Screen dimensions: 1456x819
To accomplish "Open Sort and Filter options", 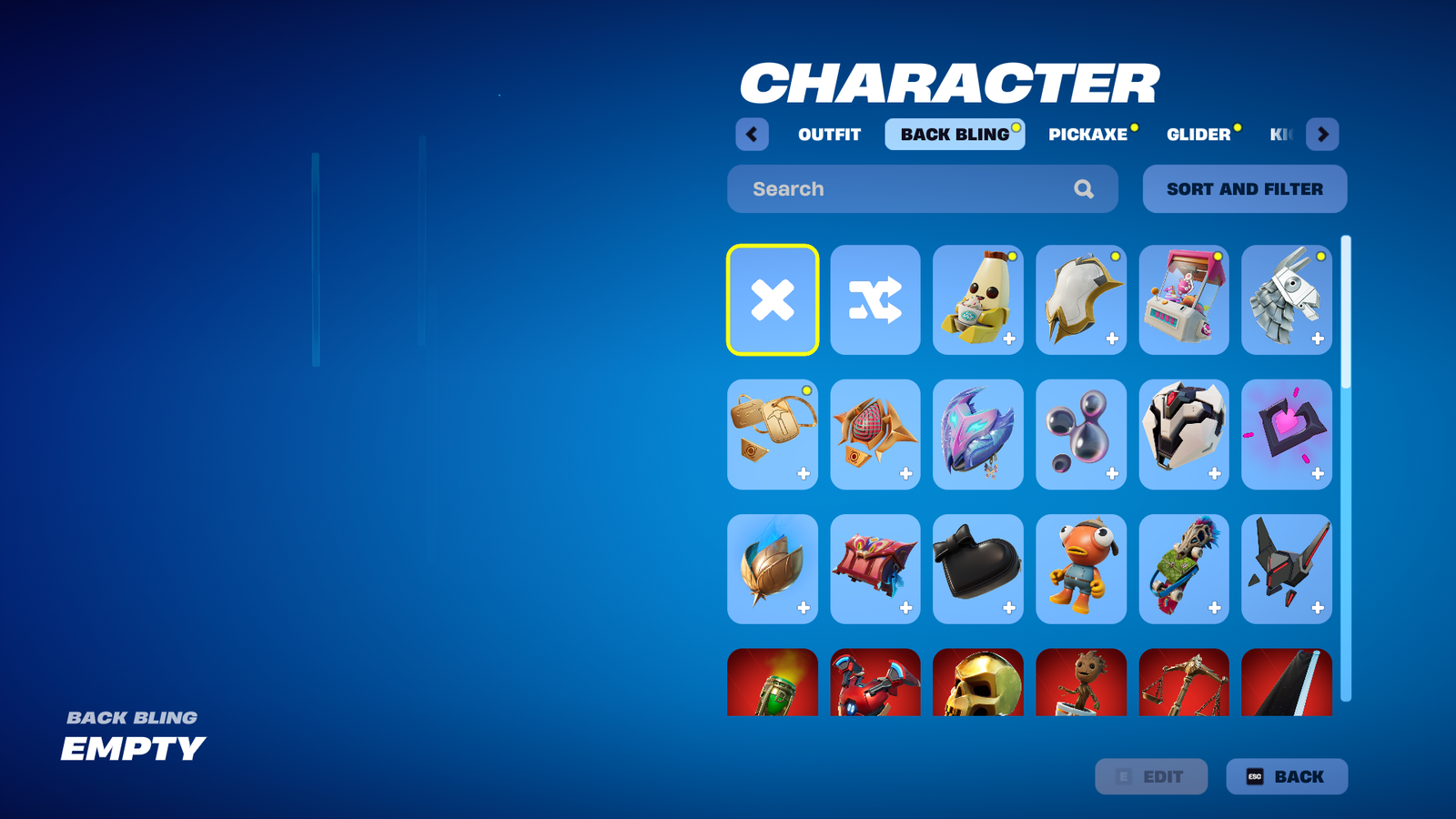I will tap(1244, 189).
